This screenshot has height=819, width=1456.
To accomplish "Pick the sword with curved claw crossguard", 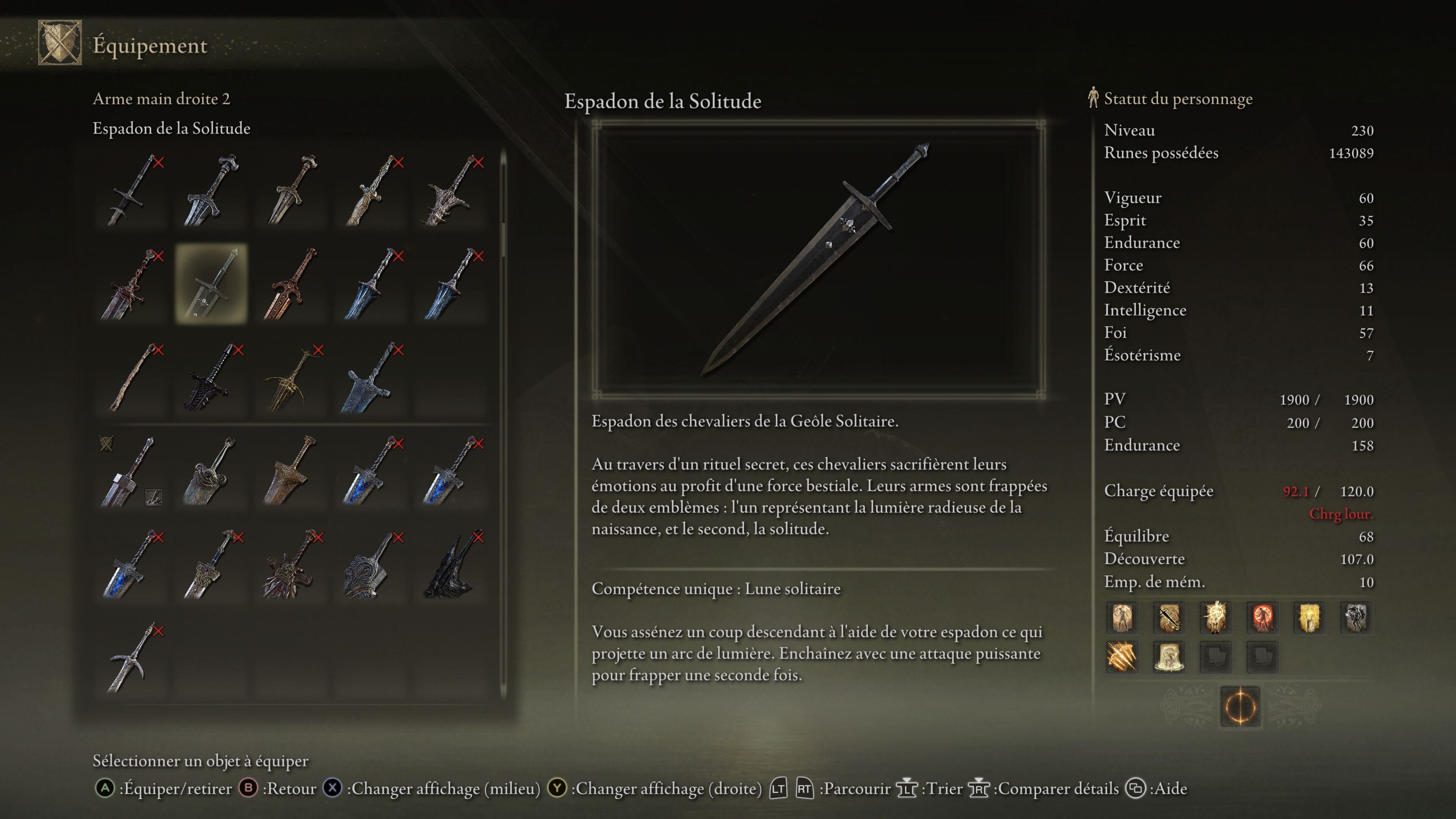I will pyautogui.click(x=131, y=659).
